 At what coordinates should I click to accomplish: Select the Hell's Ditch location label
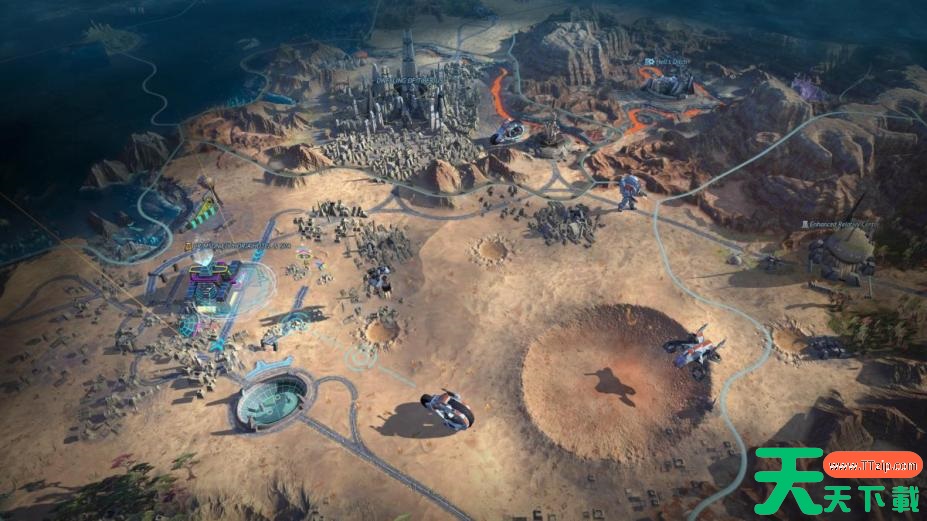tap(666, 62)
